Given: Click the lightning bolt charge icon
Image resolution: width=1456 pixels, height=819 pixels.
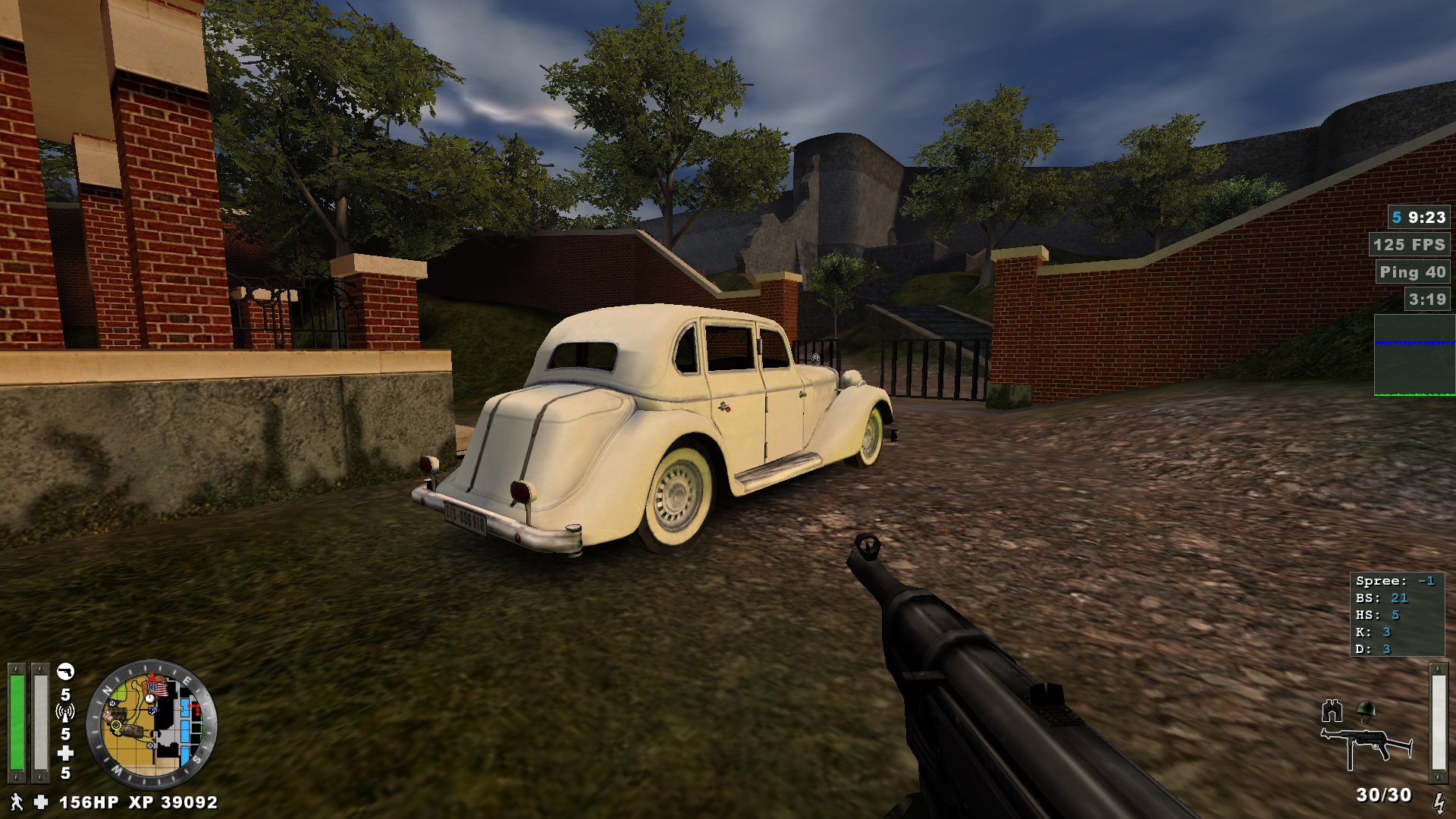Looking at the screenshot, I should click(1438, 802).
